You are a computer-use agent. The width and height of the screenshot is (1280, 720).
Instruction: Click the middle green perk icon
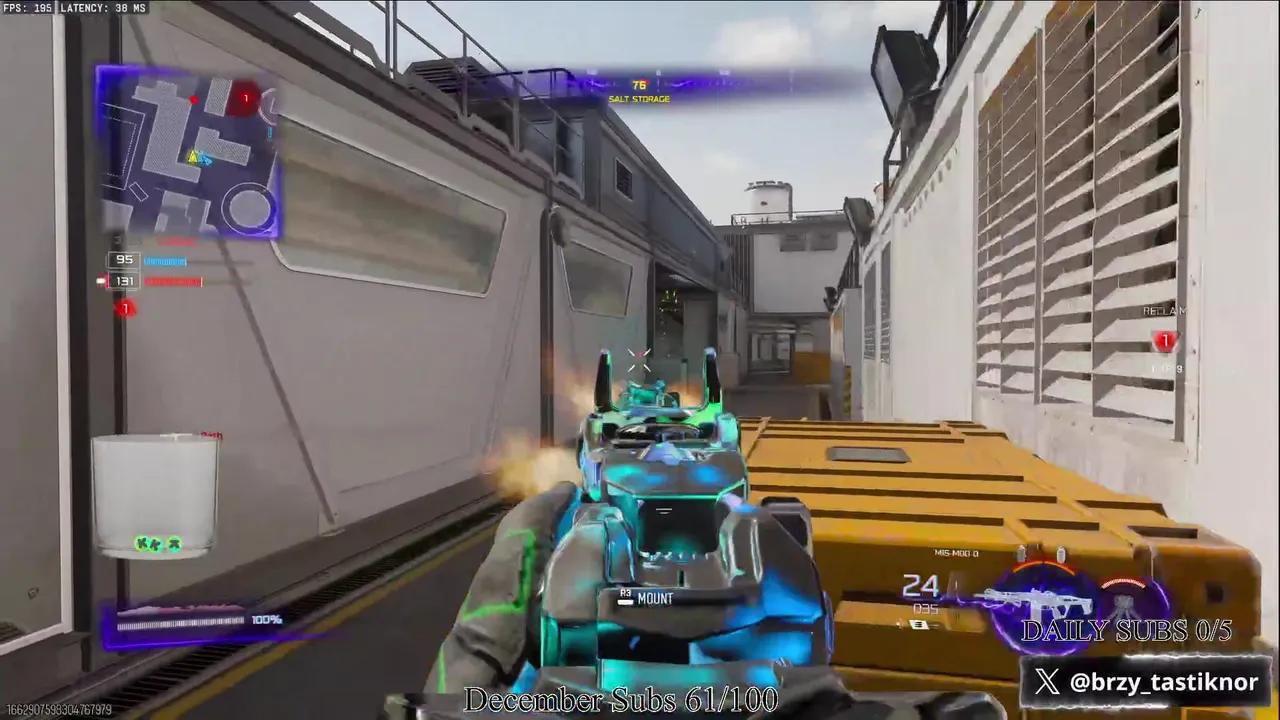157,543
